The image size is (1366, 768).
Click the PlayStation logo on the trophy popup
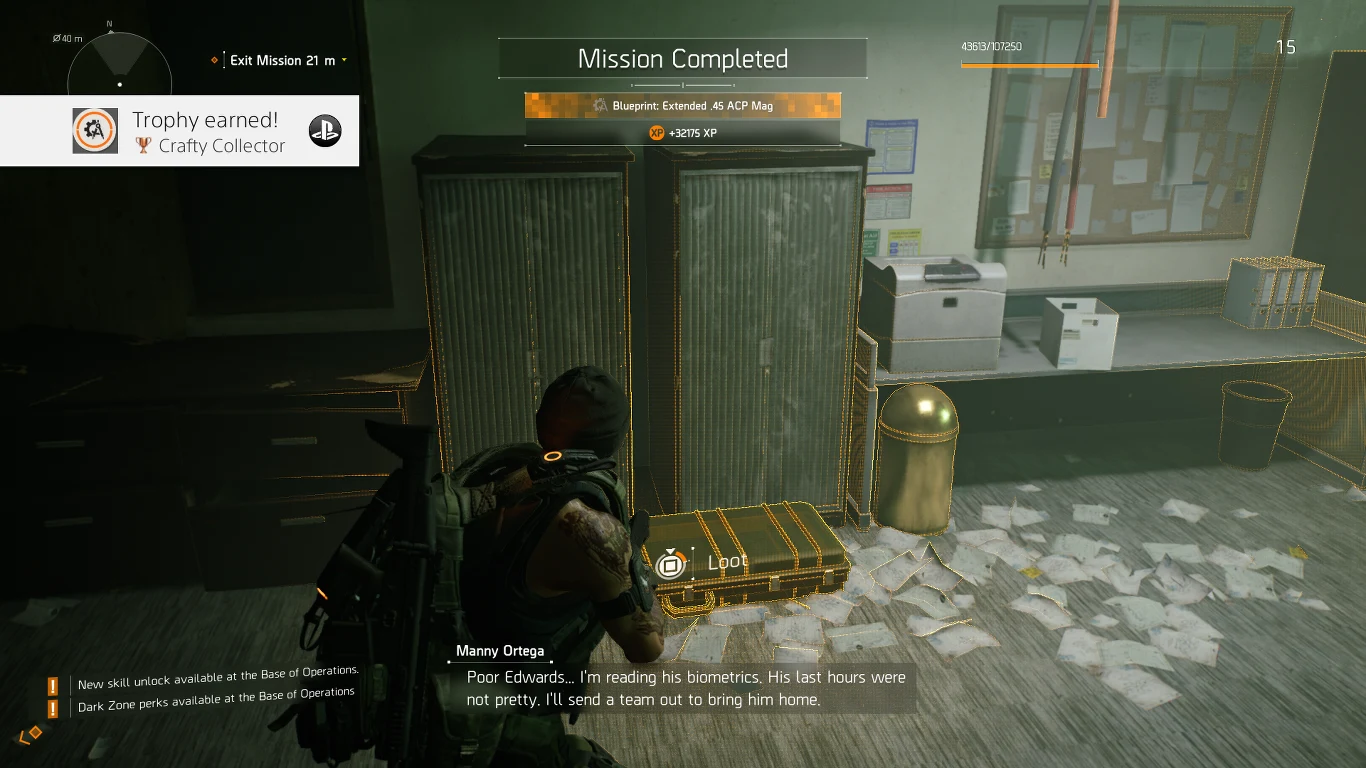pyautogui.click(x=325, y=130)
